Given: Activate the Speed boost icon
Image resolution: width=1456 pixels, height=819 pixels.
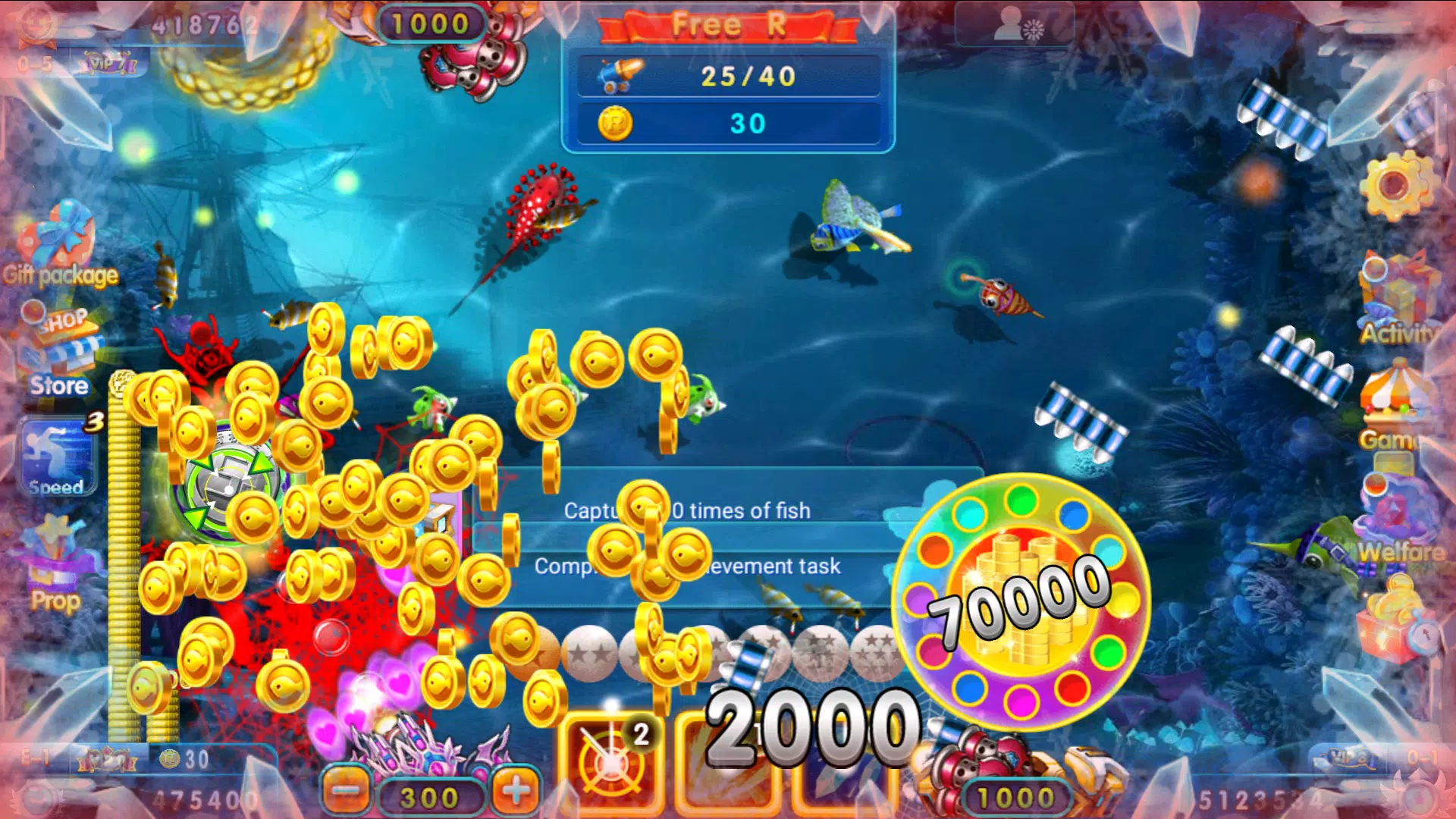Looking at the screenshot, I should pos(55,455).
